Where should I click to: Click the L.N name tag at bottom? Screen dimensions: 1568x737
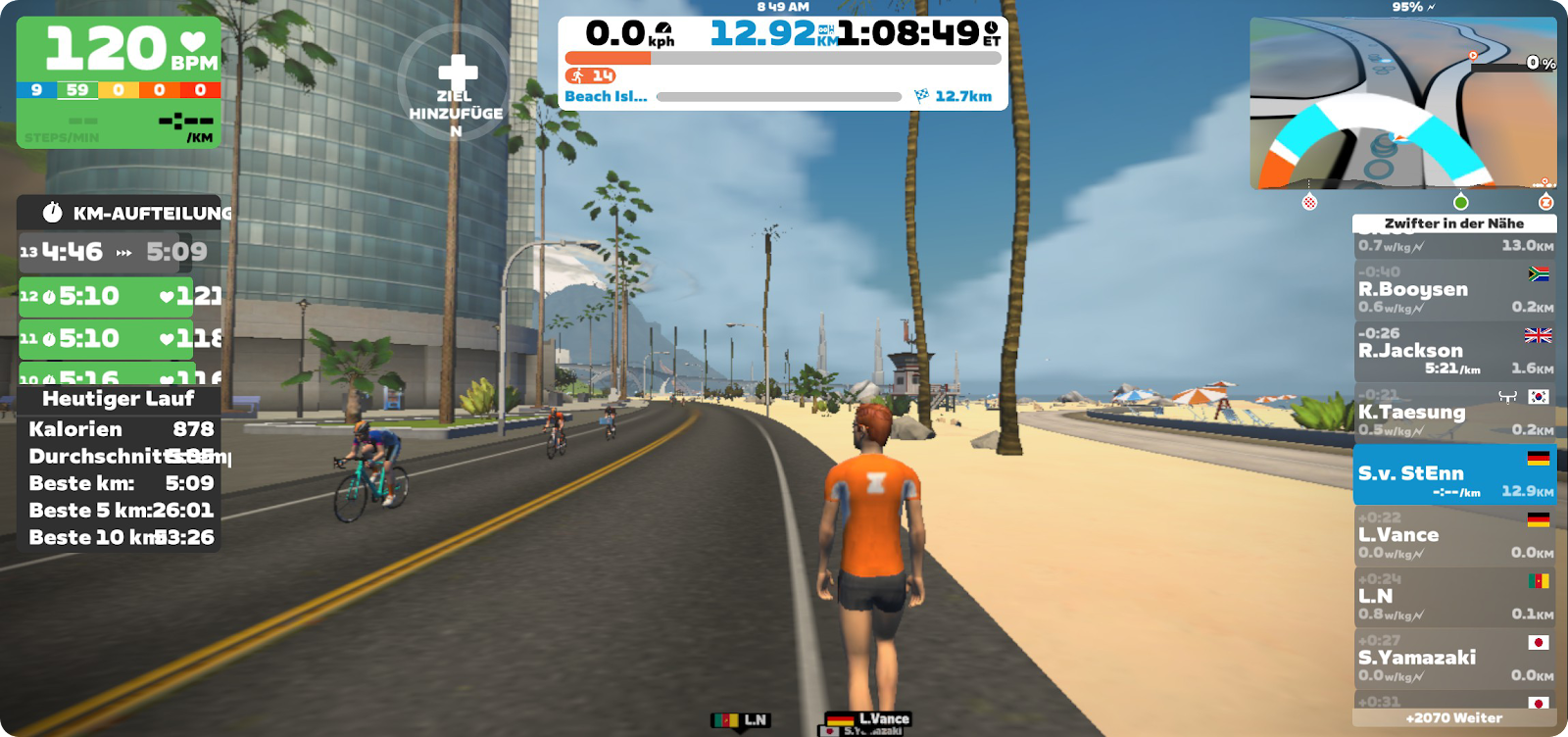(x=742, y=720)
